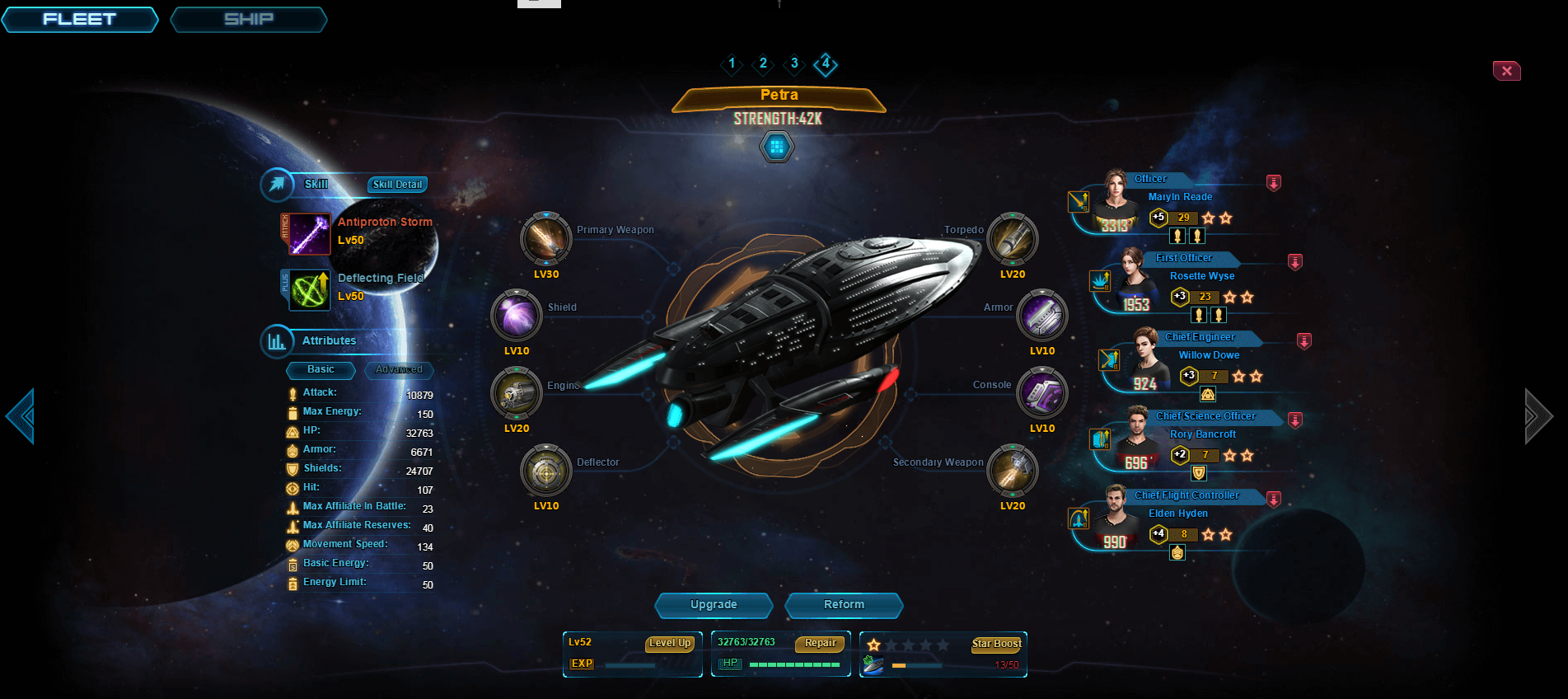Open Skill Detail
The image size is (1568, 699).
tap(397, 185)
